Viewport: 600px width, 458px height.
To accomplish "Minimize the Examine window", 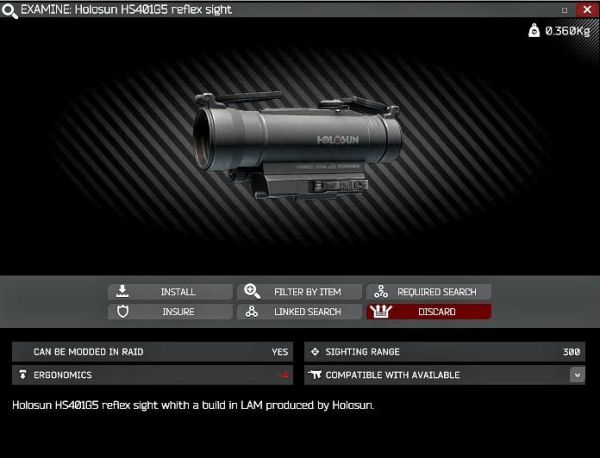I will tap(565, 9).
